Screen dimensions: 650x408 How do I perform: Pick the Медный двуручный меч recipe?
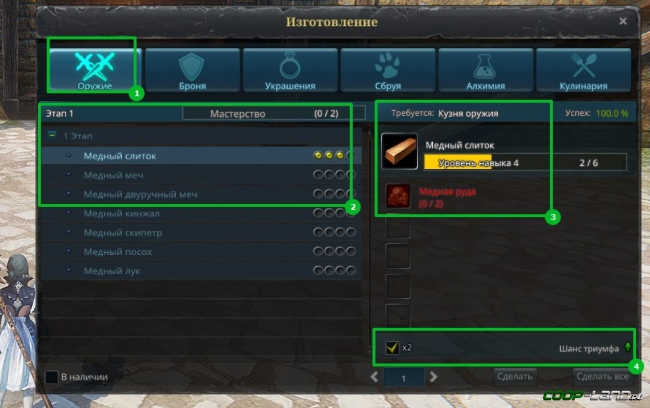(x=138, y=194)
